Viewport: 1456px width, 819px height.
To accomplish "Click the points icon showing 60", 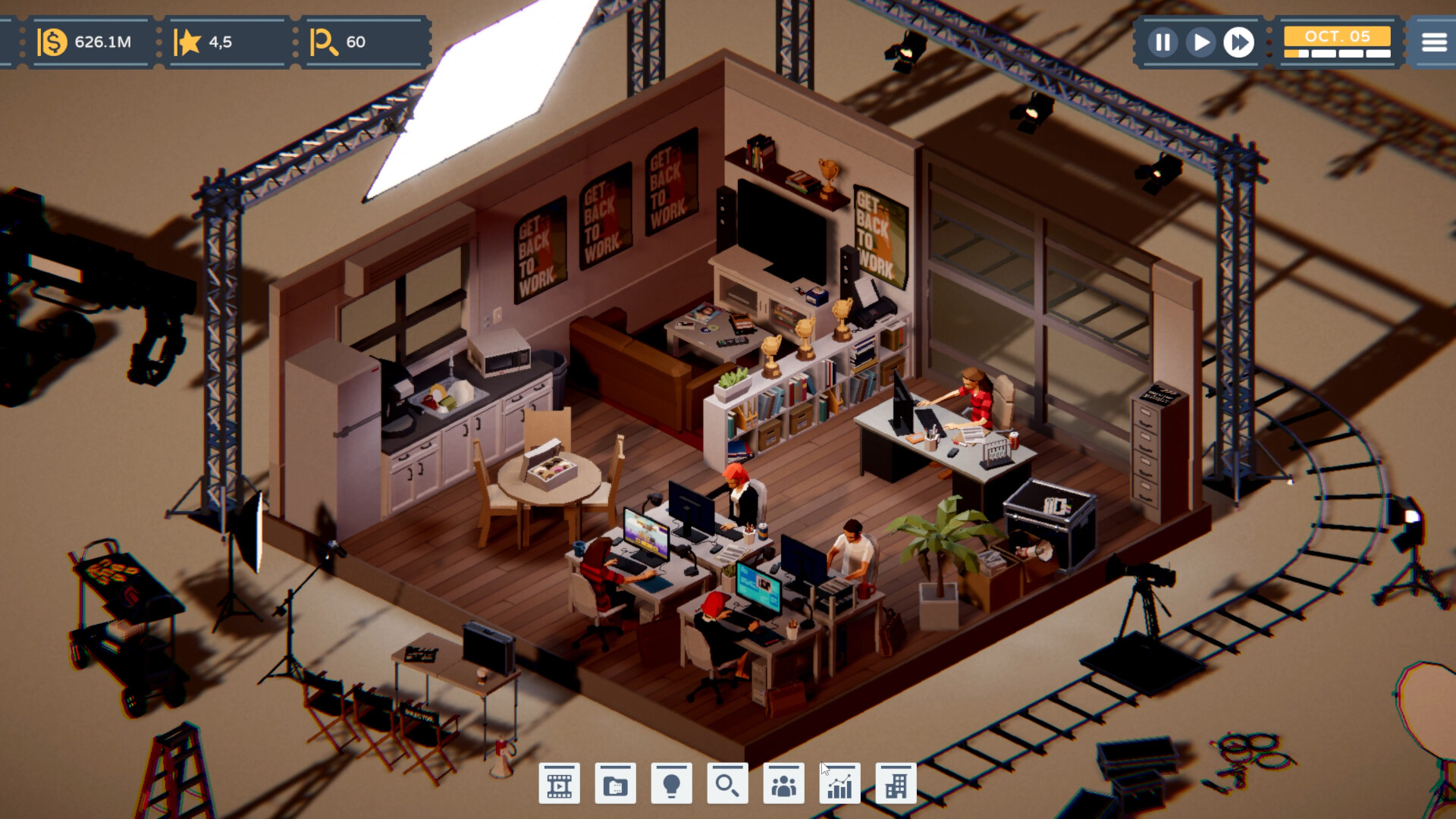I will (x=326, y=42).
